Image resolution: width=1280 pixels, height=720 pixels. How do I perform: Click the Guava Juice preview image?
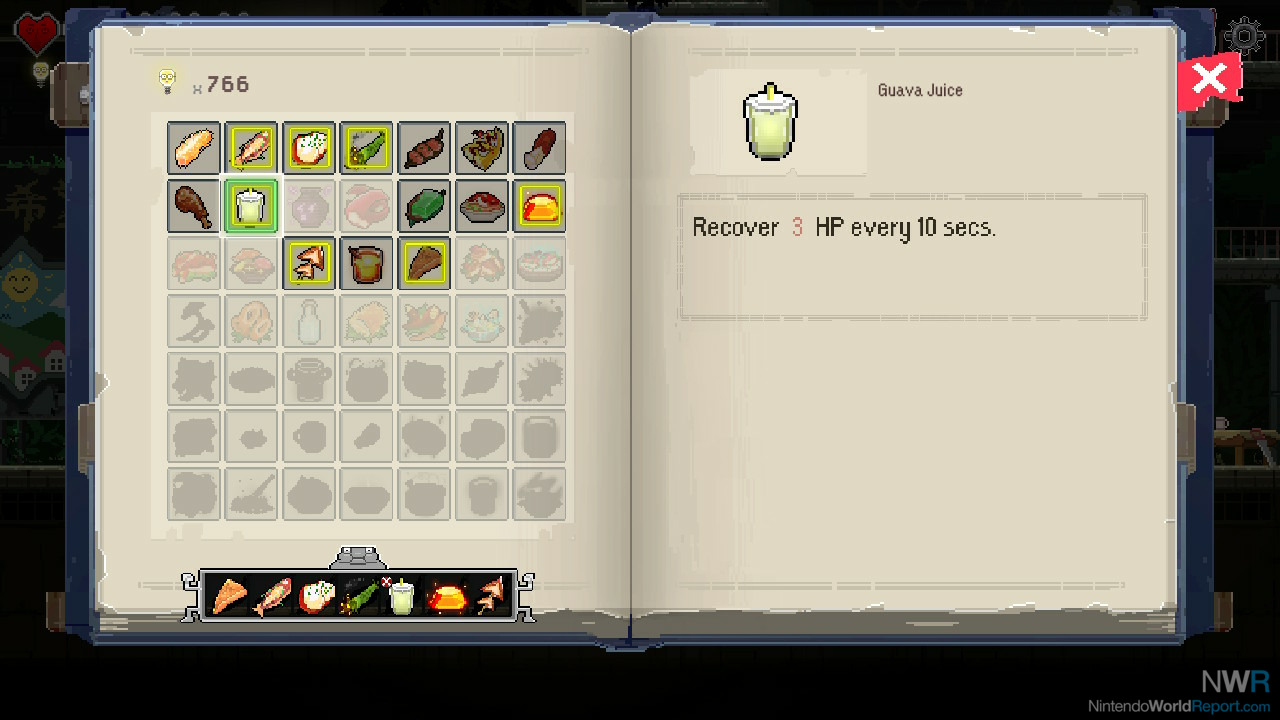[x=769, y=121]
